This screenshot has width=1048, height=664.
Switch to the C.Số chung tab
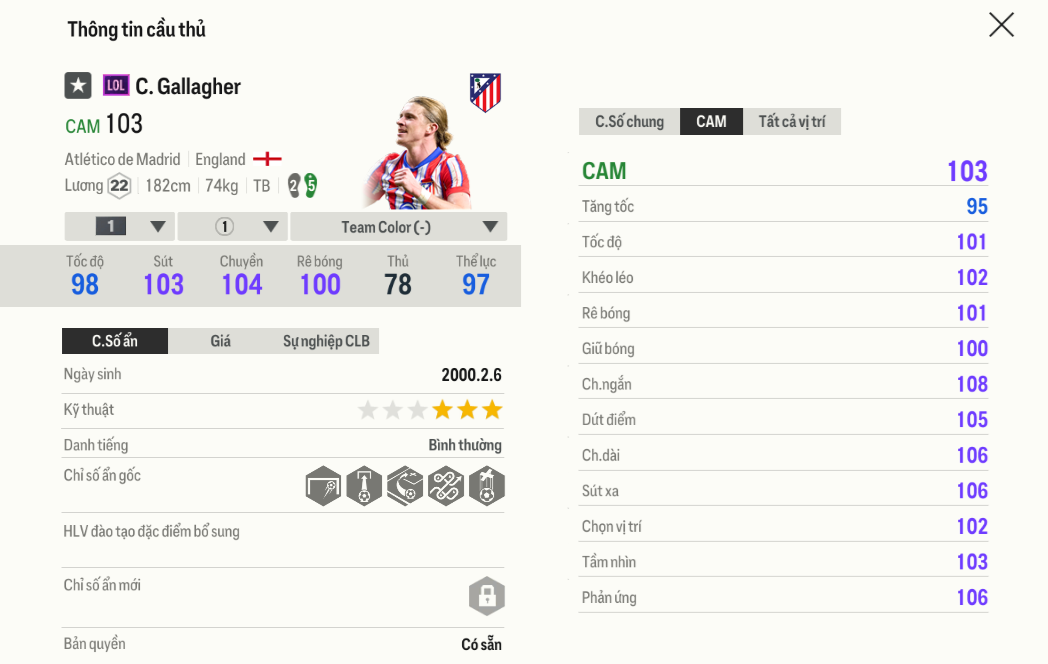tap(629, 122)
